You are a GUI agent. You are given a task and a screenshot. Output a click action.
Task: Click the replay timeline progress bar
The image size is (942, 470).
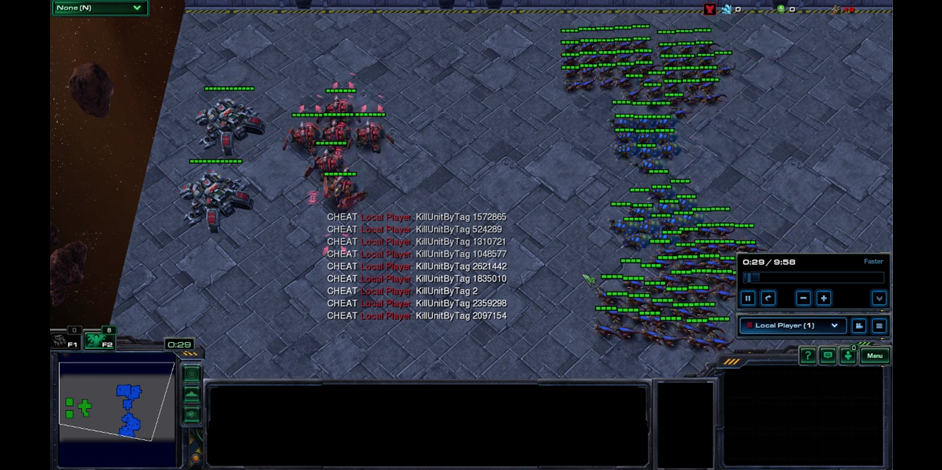(814, 278)
